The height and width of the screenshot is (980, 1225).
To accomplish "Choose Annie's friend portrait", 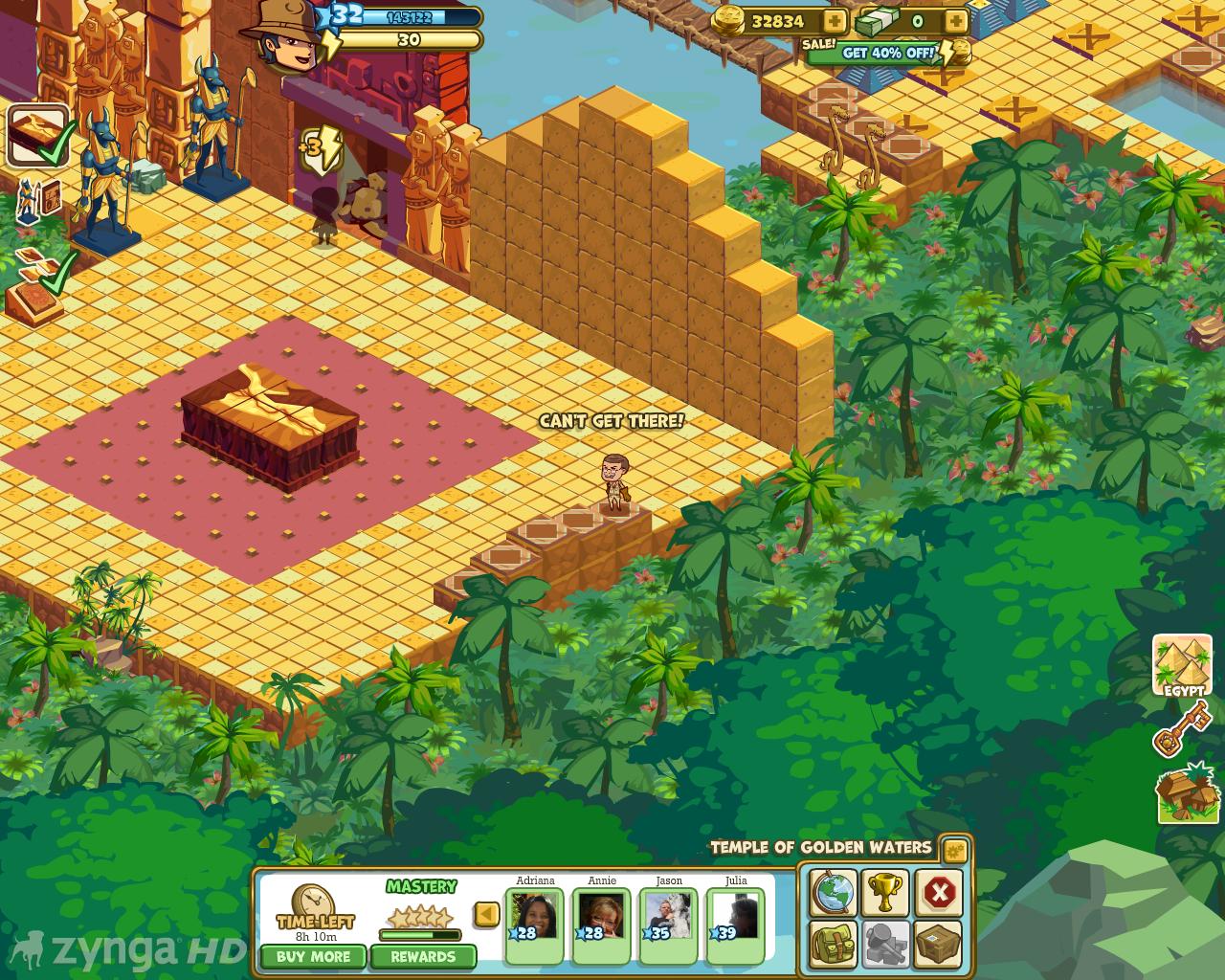I will click(601, 919).
